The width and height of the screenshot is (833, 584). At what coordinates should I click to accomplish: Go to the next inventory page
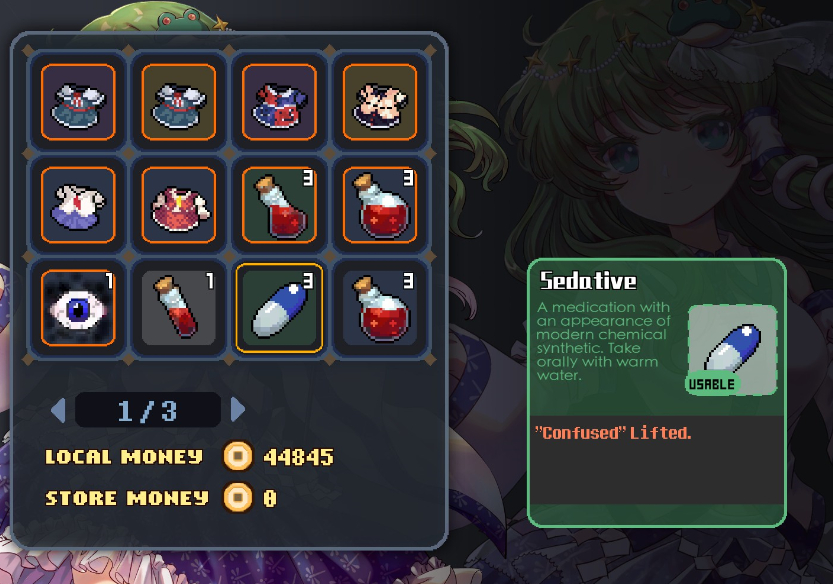point(238,410)
